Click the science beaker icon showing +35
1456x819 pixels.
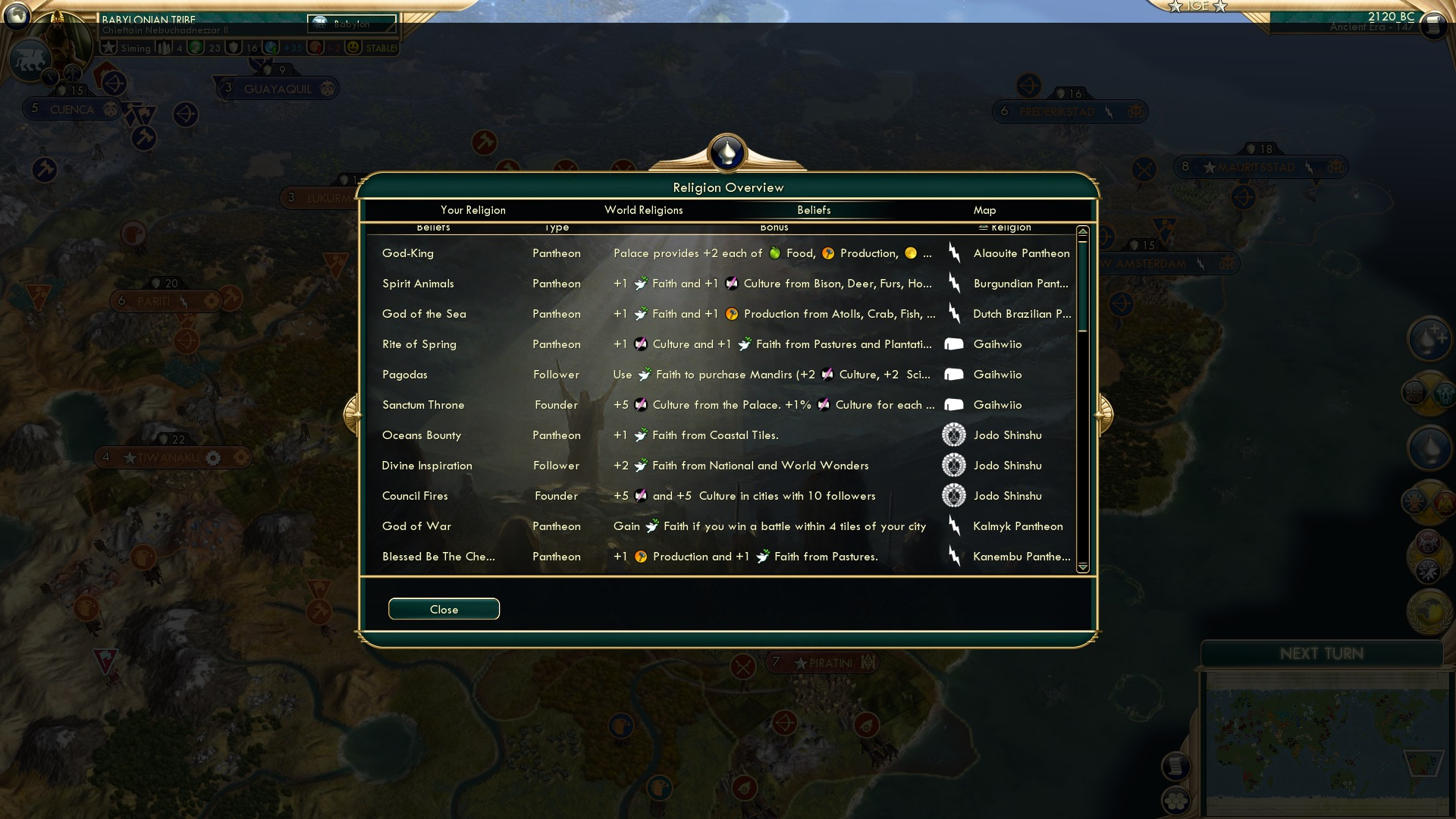271,47
